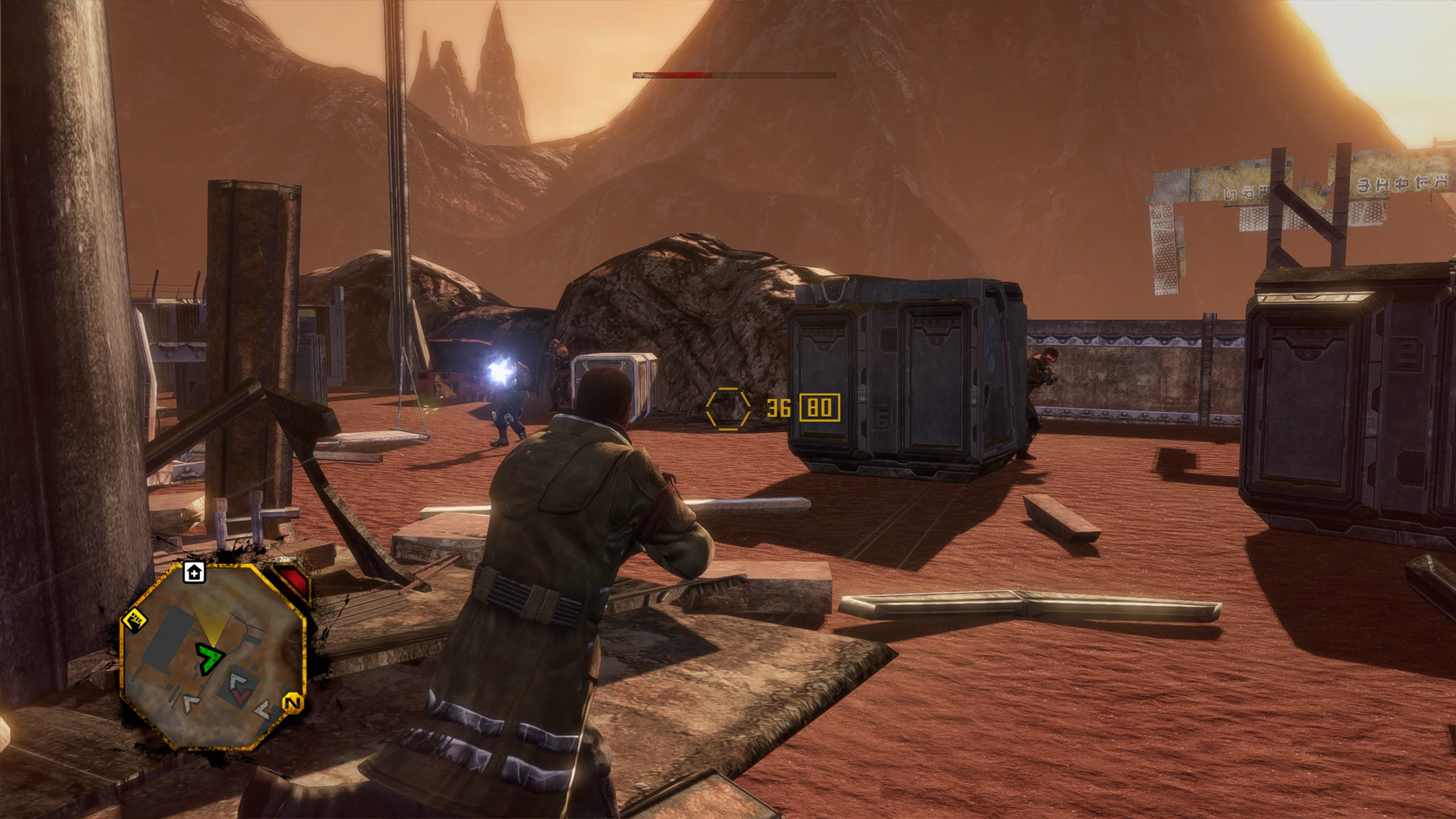This screenshot has width=1456, height=819.
Task: Select the safehouse marker on the minimap
Action: pyautogui.click(x=195, y=573)
